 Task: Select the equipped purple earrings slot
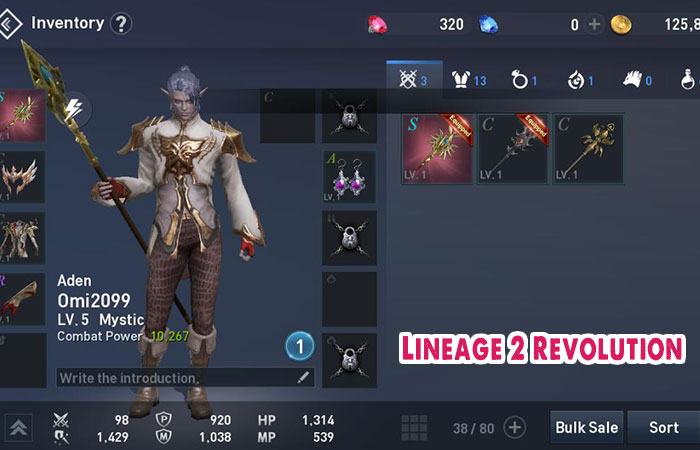click(349, 178)
